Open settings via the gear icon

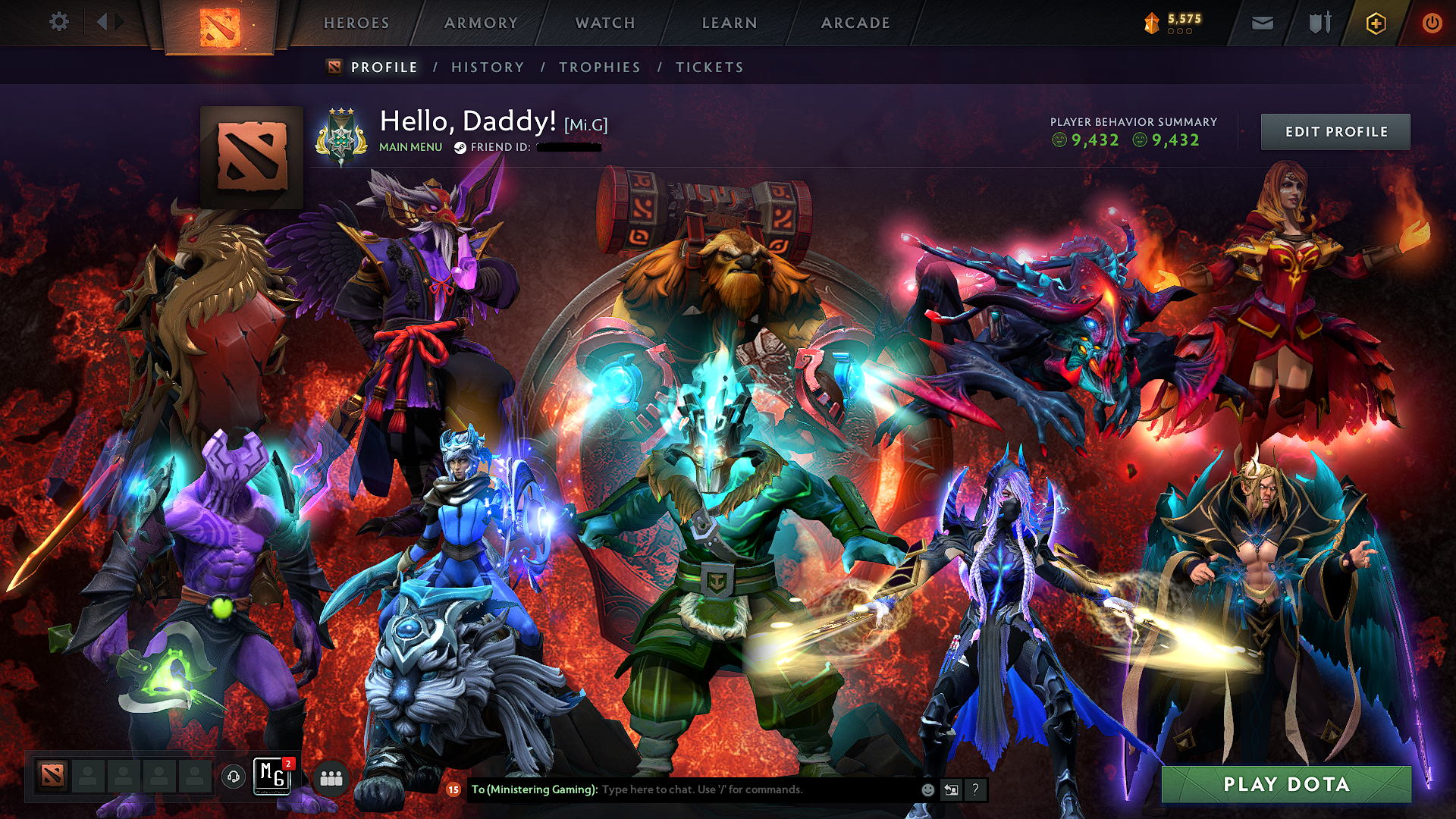58,22
